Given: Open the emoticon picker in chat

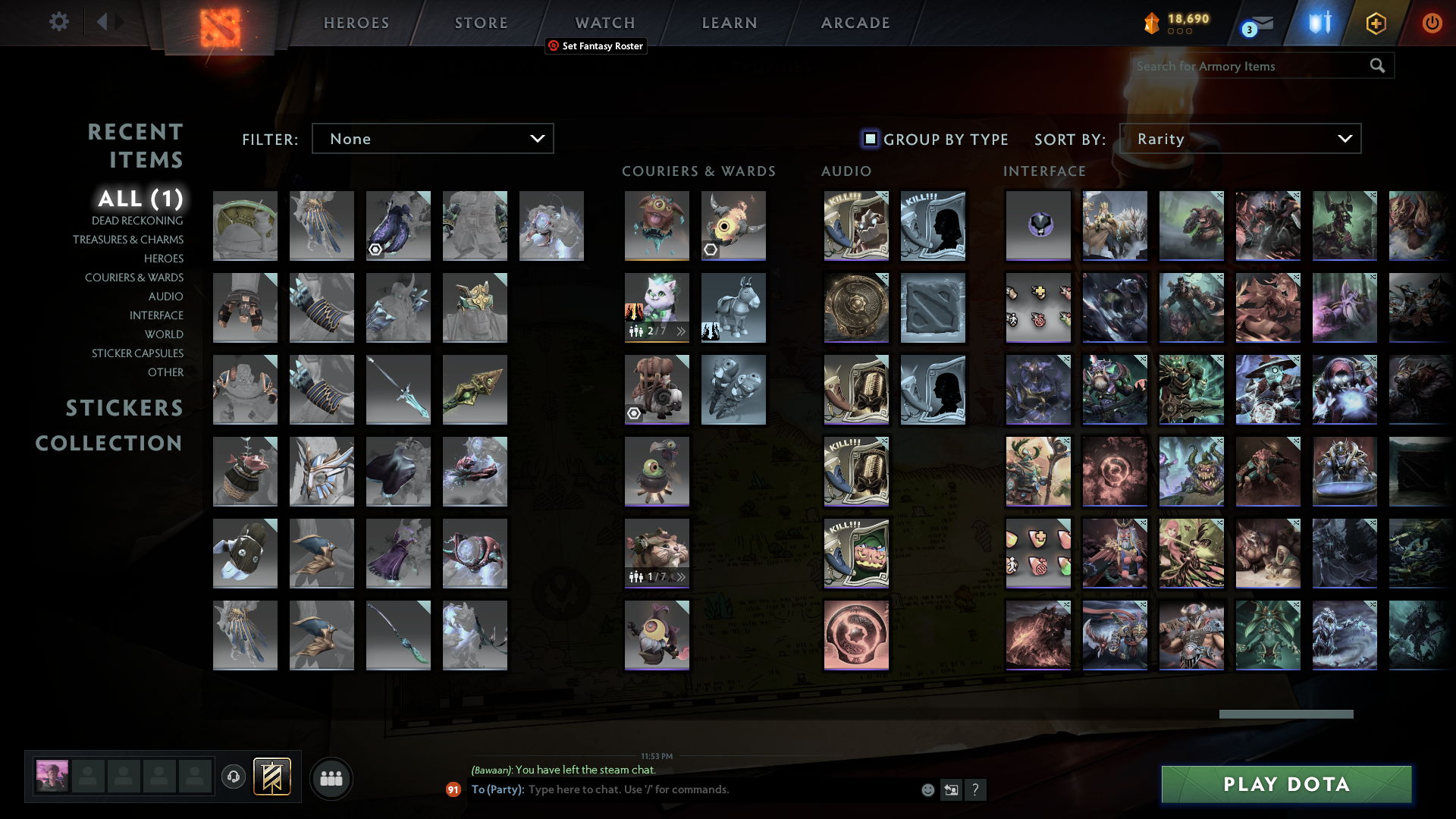Looking at the screenshot, I should pos(927,789).
